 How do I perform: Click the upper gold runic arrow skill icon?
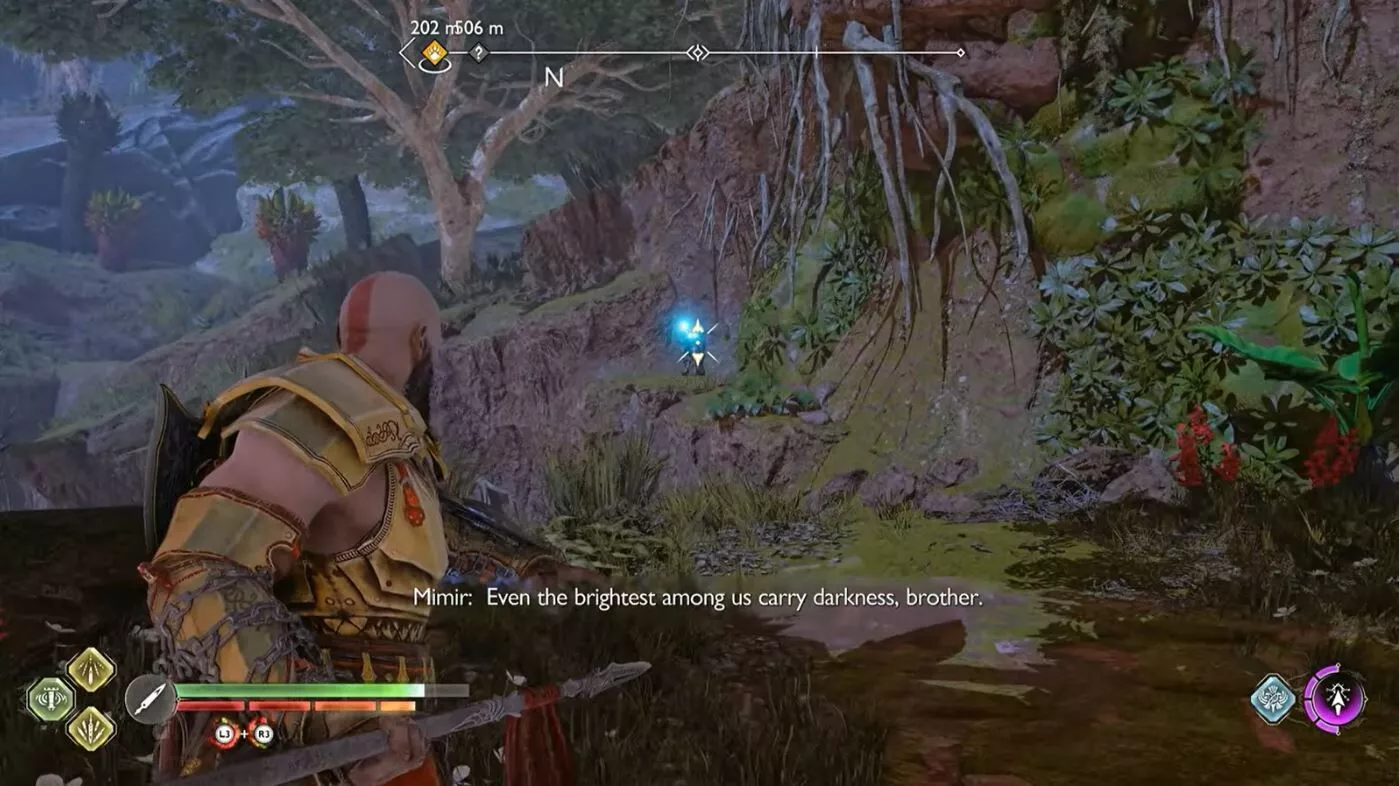pyautogui.click(x=90, y=671)
